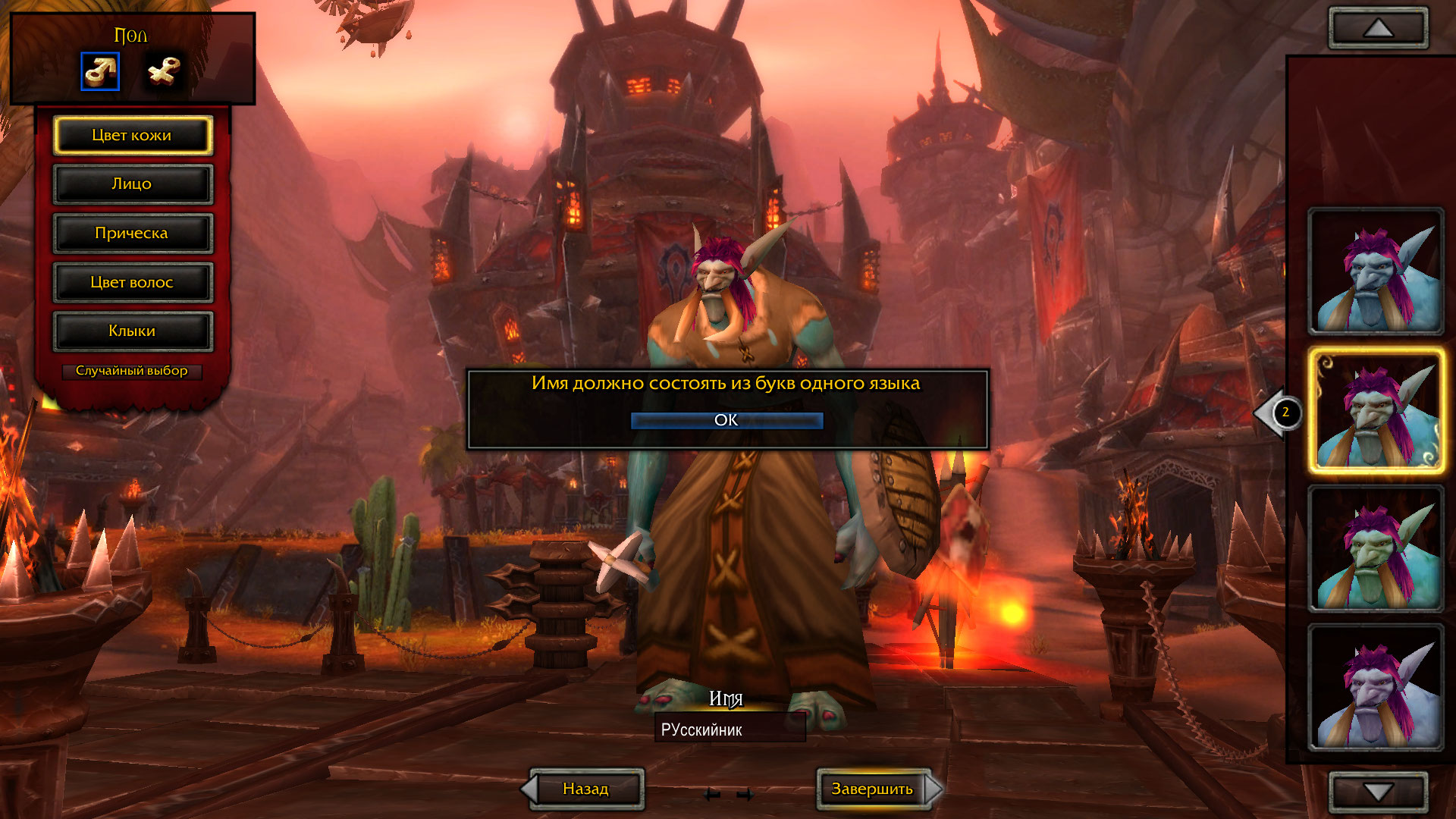
Task: Rotate character with left arrow
Action: [711, 795]
